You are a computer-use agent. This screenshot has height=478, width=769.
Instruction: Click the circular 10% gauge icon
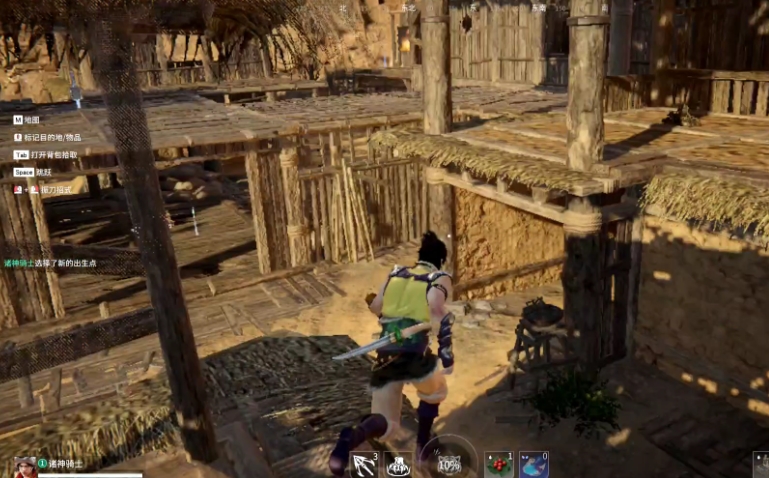(x=449, y=464)
